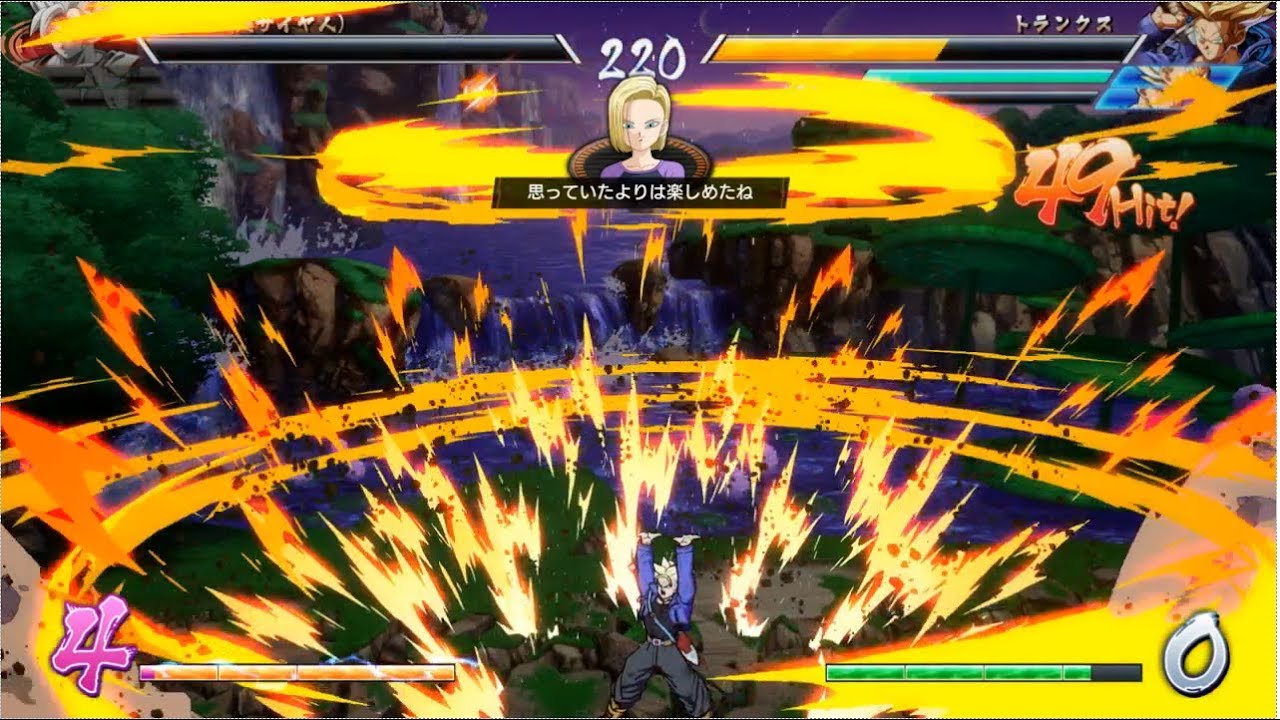Select the 49 Hit! combo counter
The image size is (1280, 720).
pyautogui.click(x=1100, y=185)
